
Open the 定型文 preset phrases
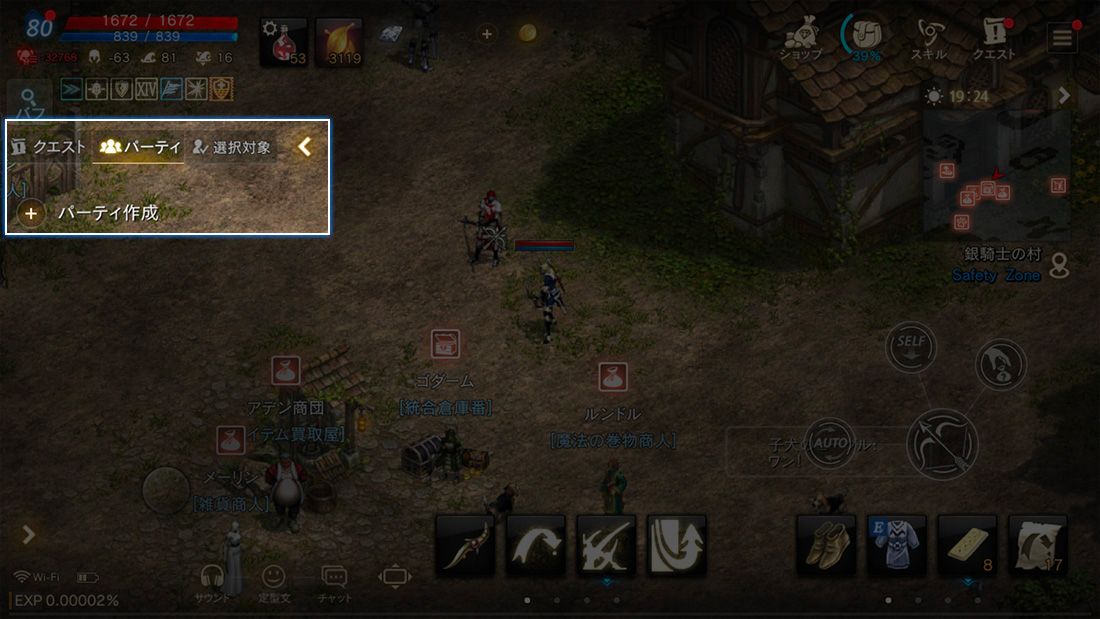point(273,582)
